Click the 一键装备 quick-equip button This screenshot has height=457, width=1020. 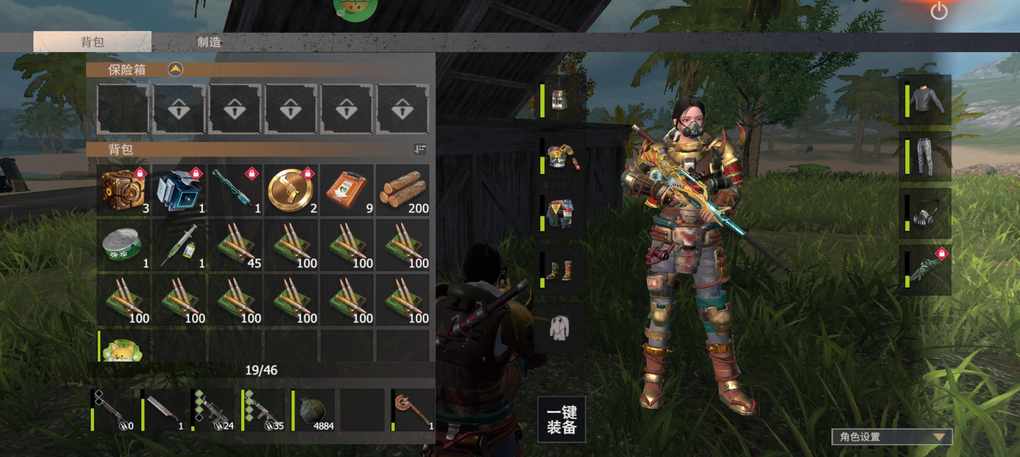(561, 419)
